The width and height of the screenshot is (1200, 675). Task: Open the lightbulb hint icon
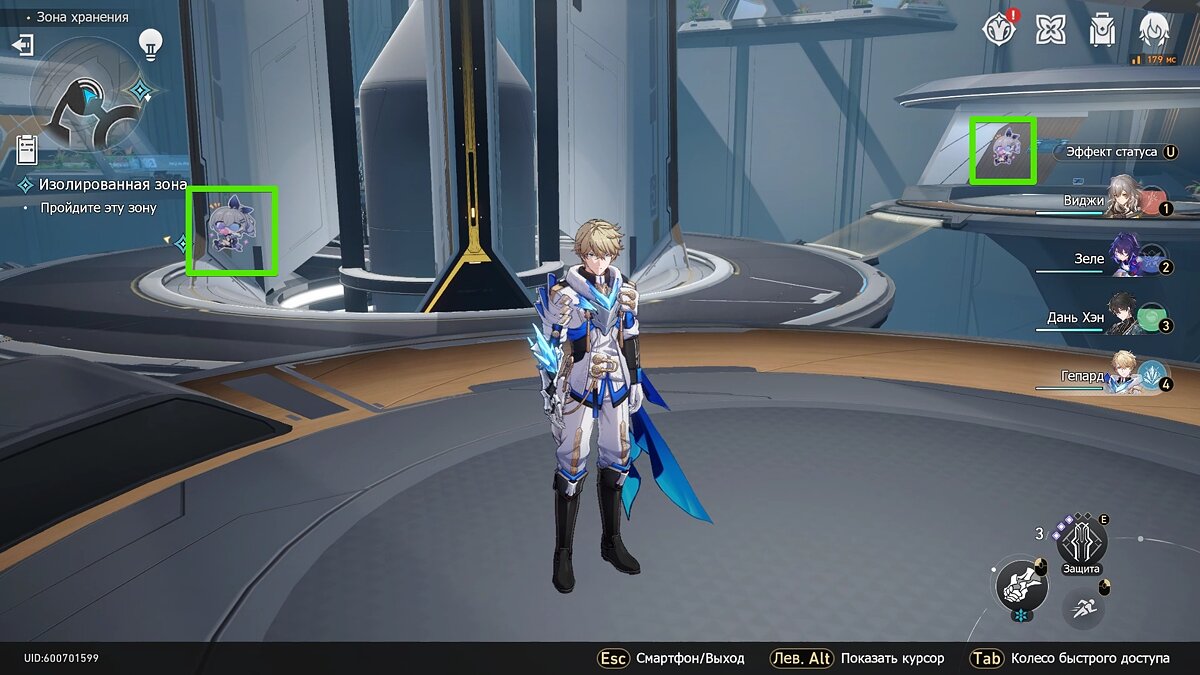click(x=150, y=43)
